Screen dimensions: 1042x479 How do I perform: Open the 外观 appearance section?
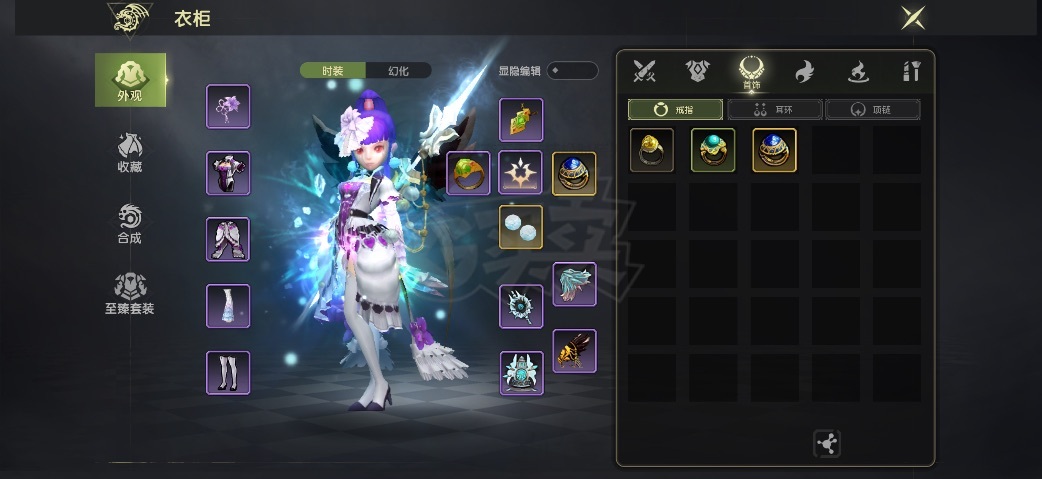tap(130, 79)
